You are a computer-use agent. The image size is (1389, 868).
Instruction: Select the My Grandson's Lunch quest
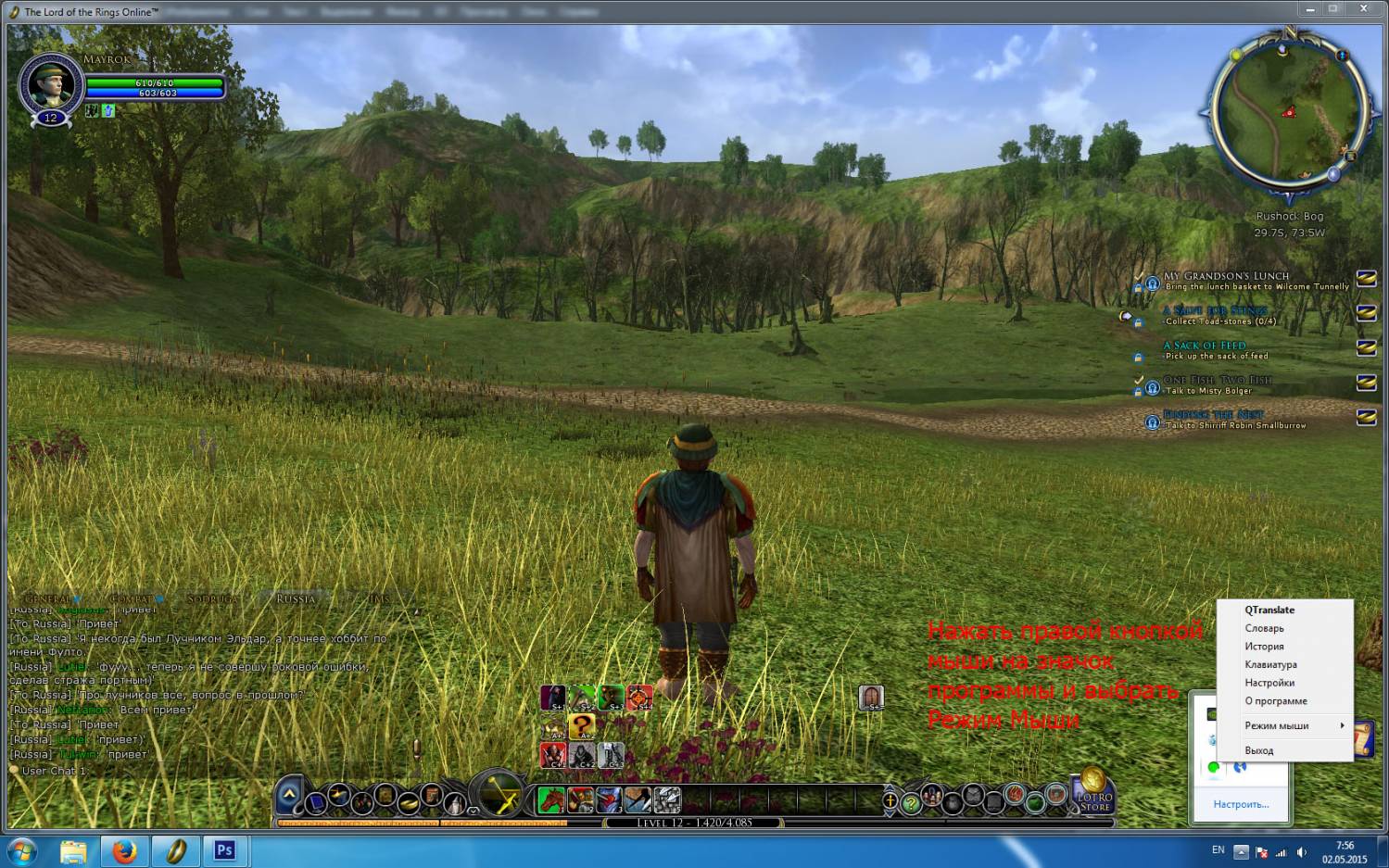pyautogui.click(x=1225, y=276)
